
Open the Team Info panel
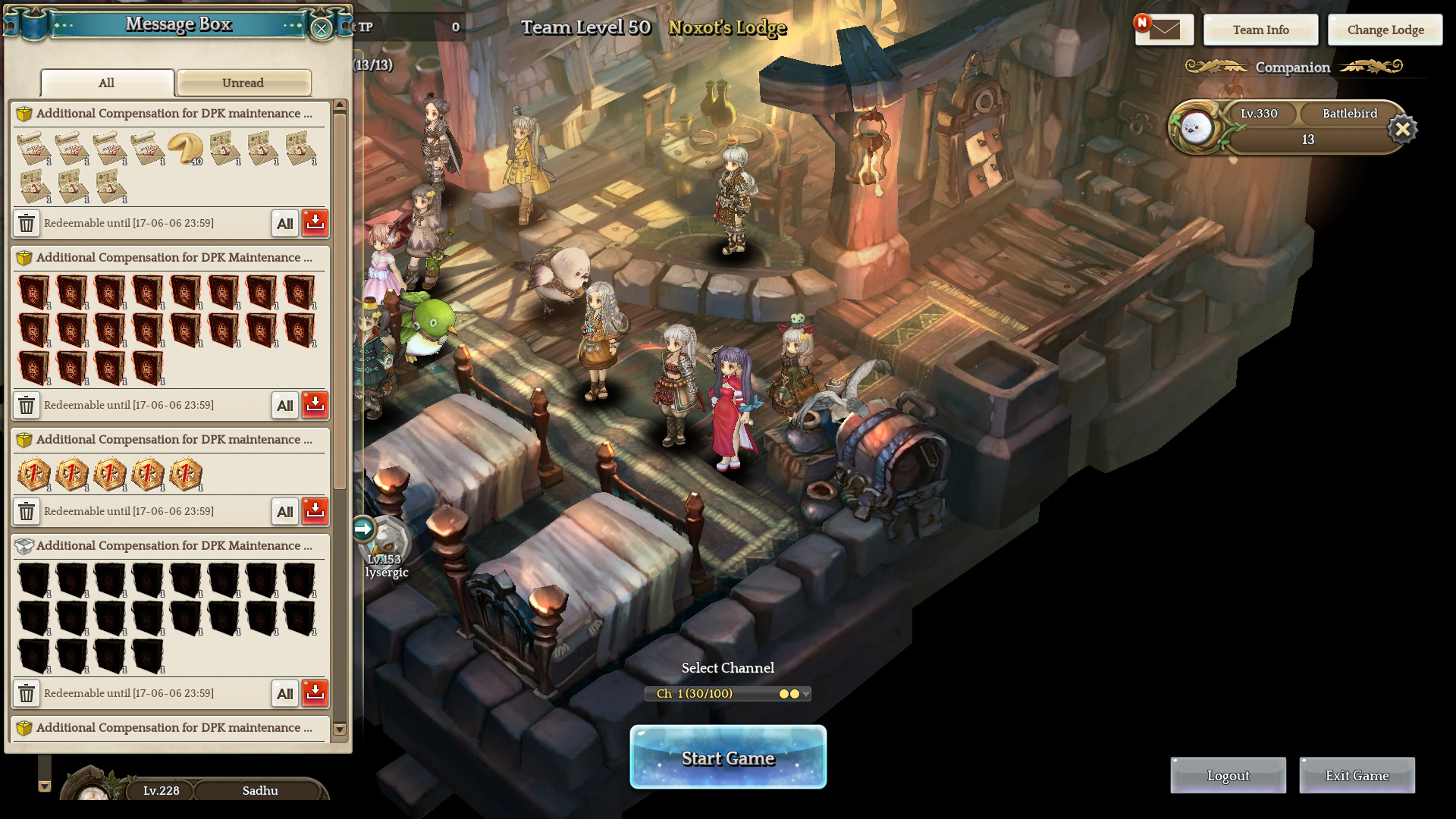click(x=1260, y=30)
